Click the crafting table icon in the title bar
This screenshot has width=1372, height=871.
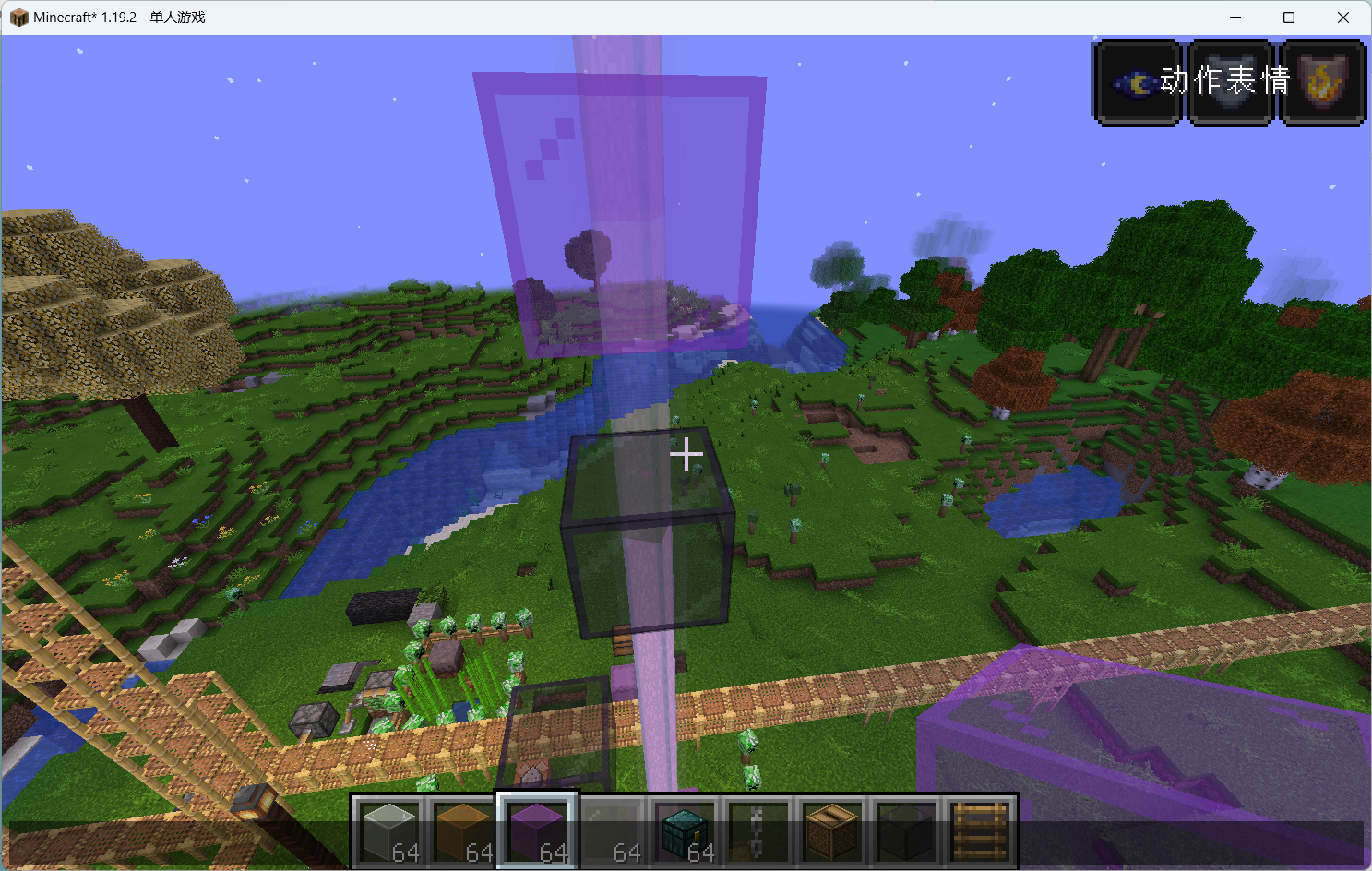coord(18,17)
